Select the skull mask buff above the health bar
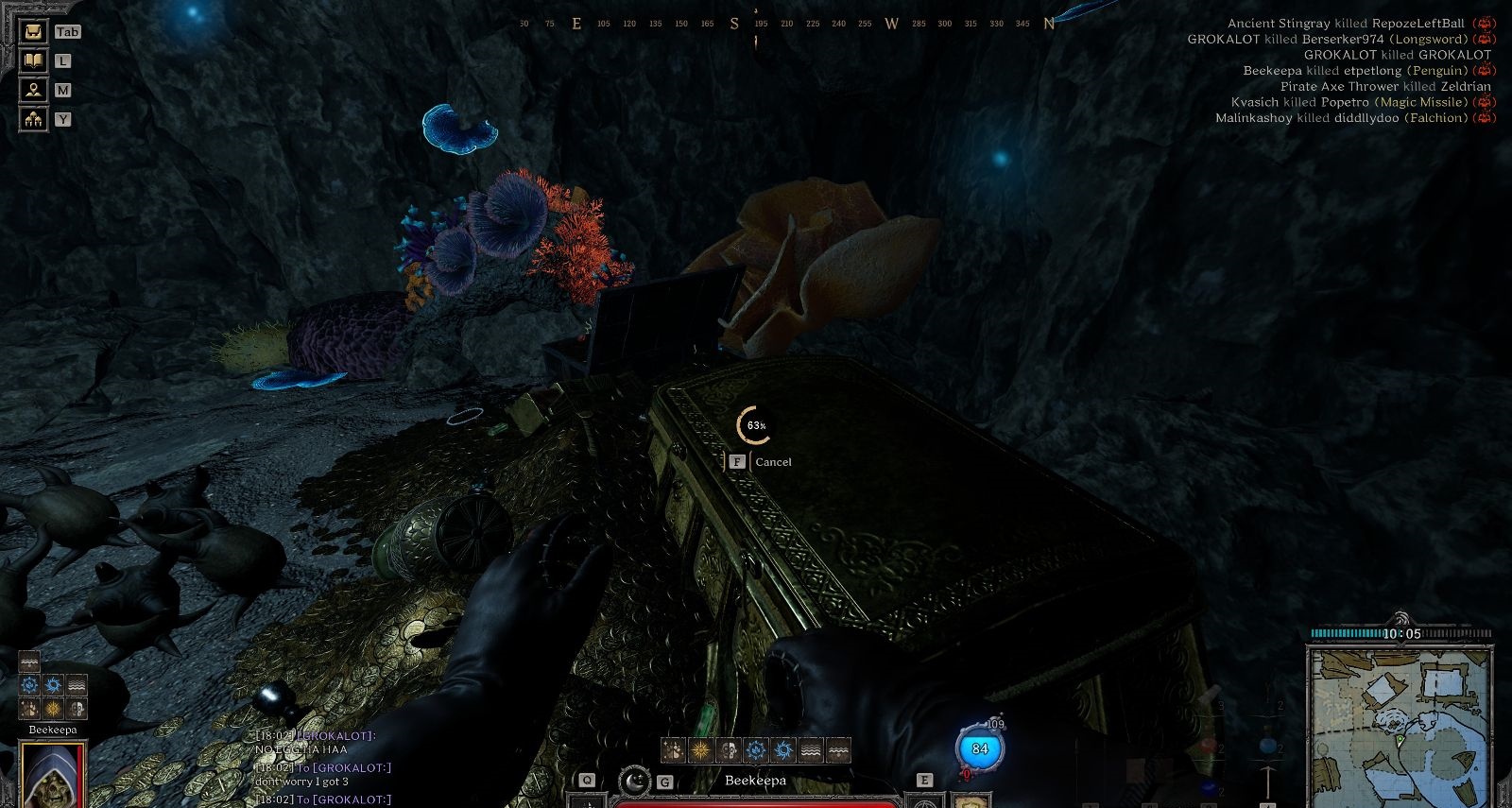This screenshot has height=808, width=1512. (x=728, y=750)
